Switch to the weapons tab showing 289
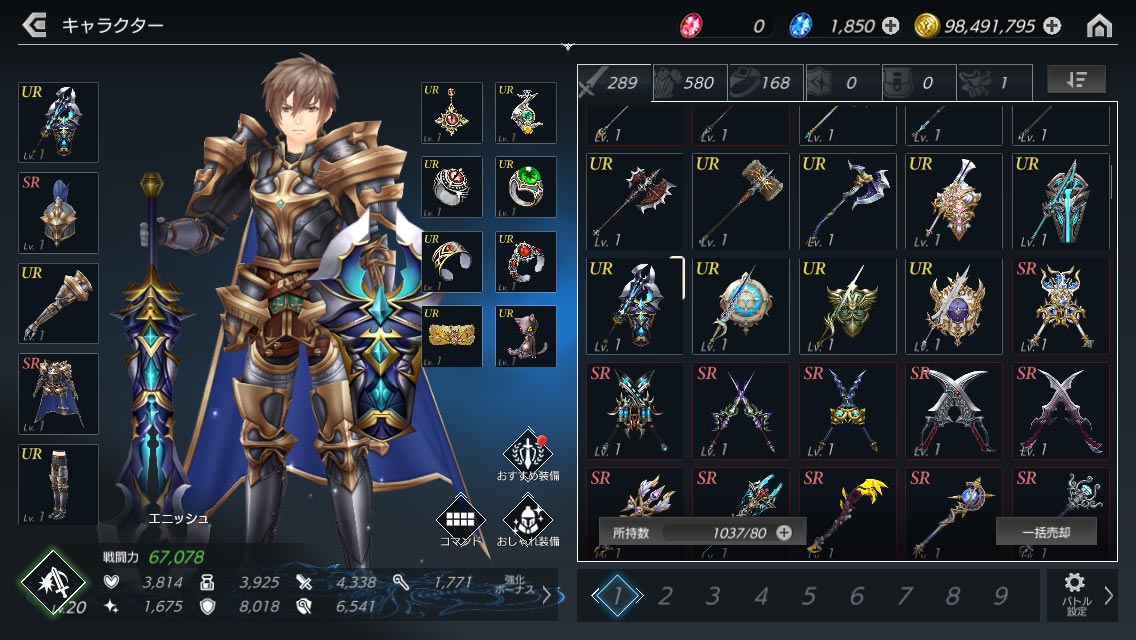Viewport: 1136px width, 640px height. [613, 83]
